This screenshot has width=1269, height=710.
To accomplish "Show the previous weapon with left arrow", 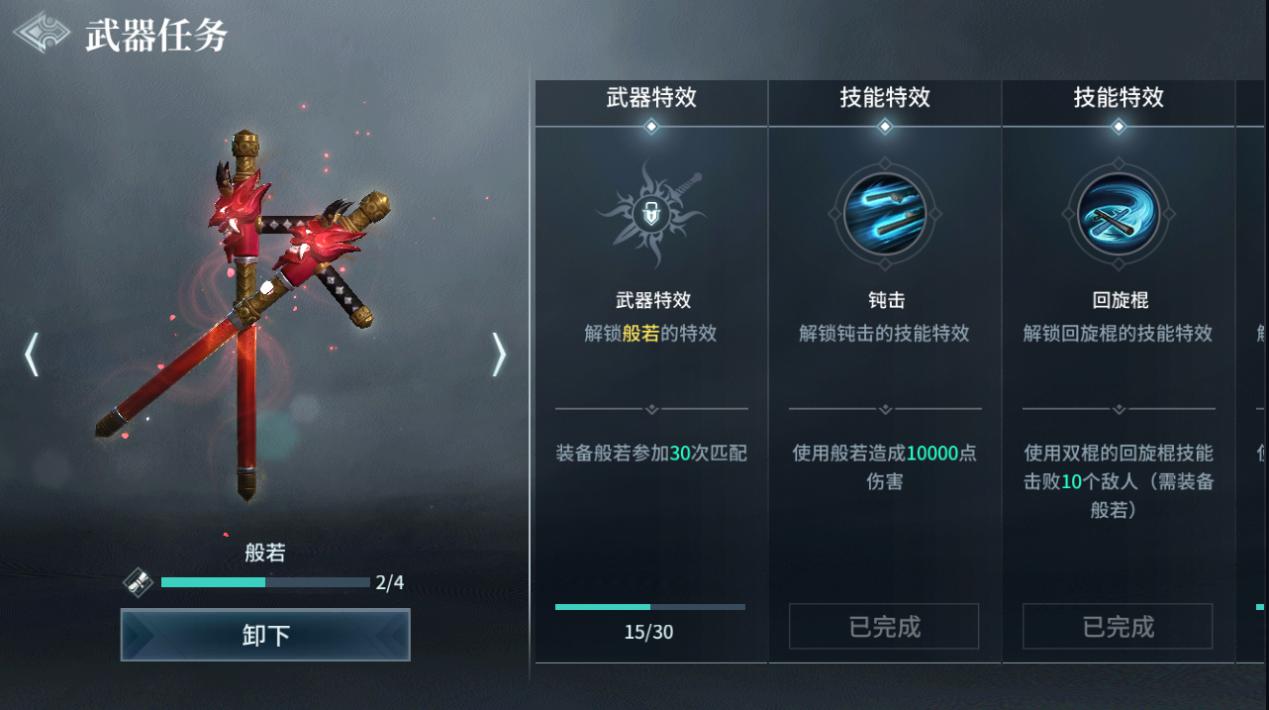I will pyautogui.click(x=31, y=354).
